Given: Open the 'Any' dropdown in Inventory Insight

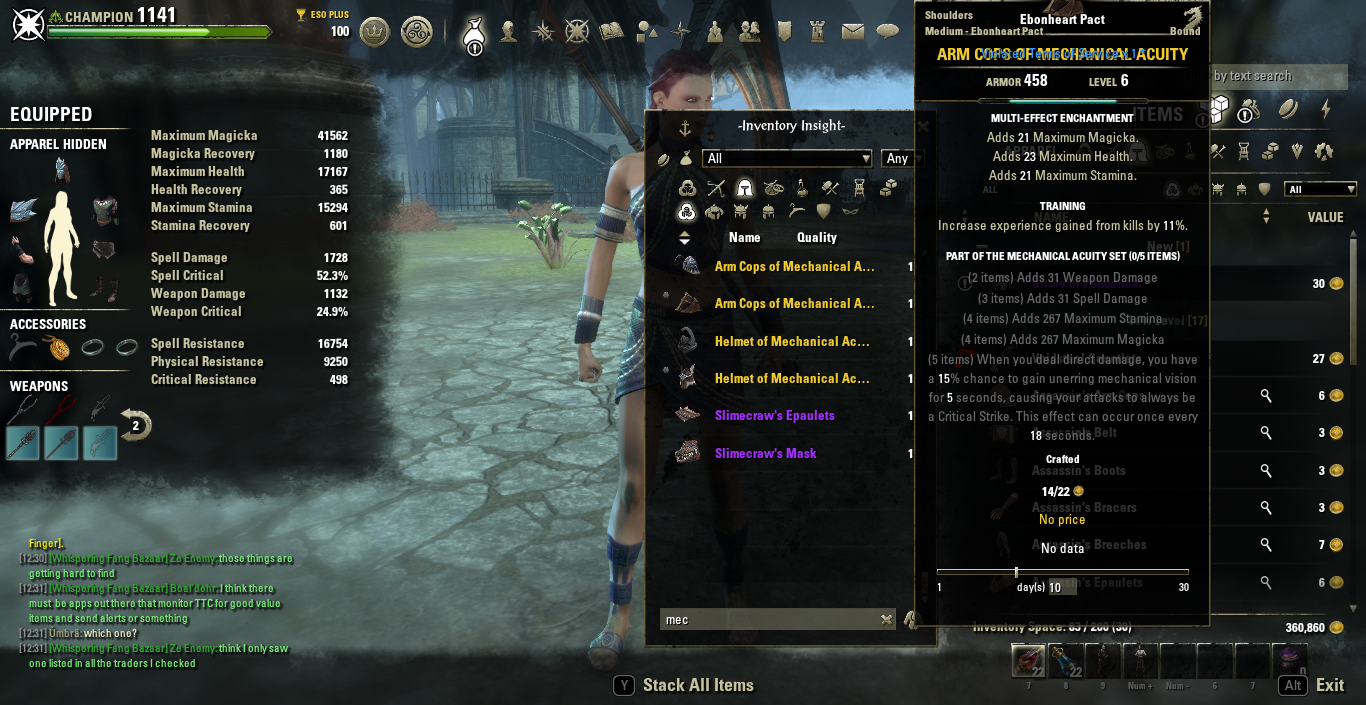Looking at the screenshot, I should 902,158.
